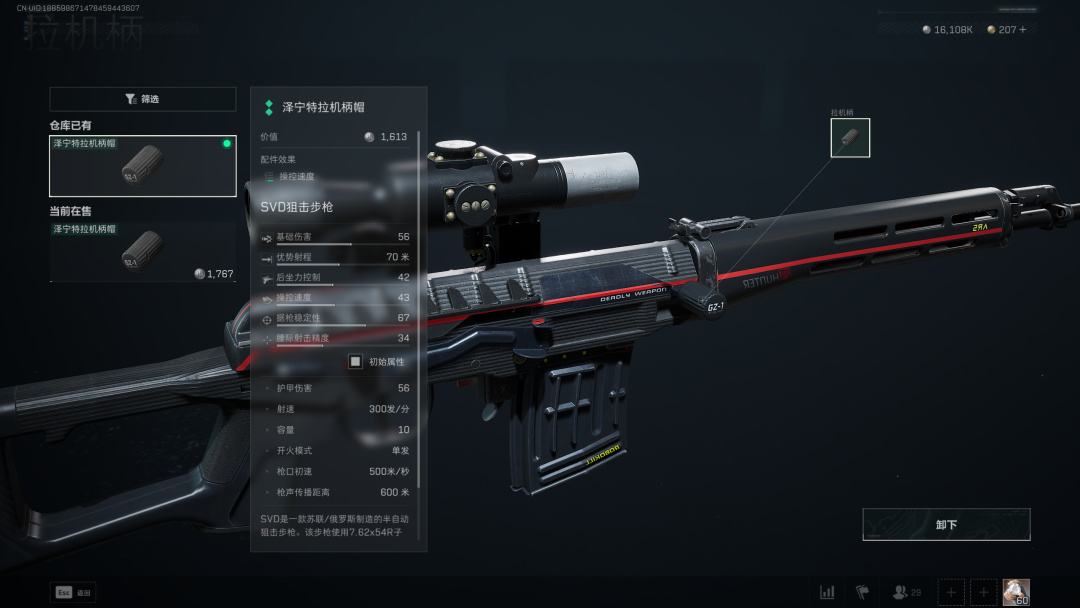Choose the 泽宁特拉机柄帽 on sale for 1,767

142,251
